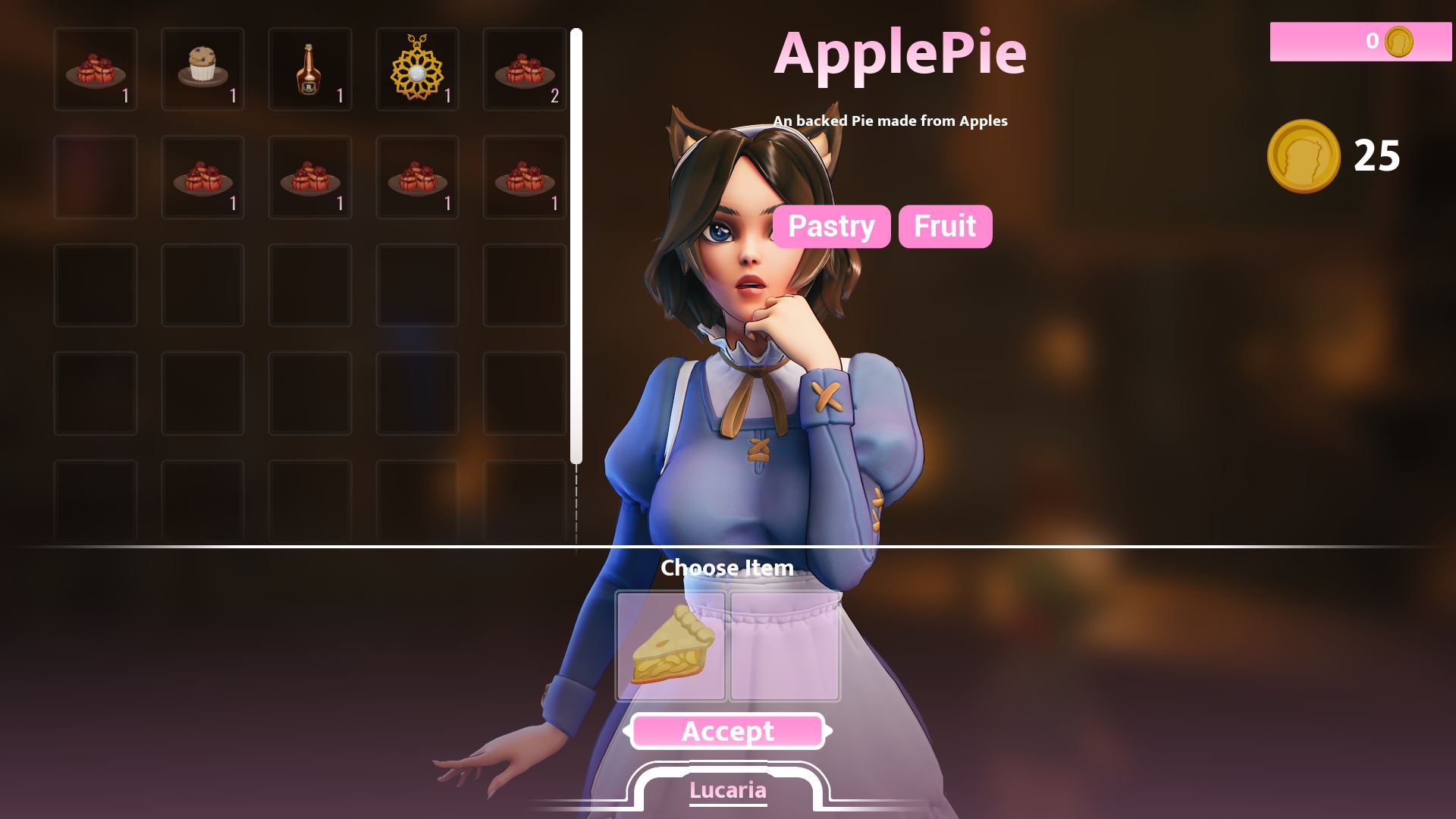Accept the chosen gift item

coord(727,731)
